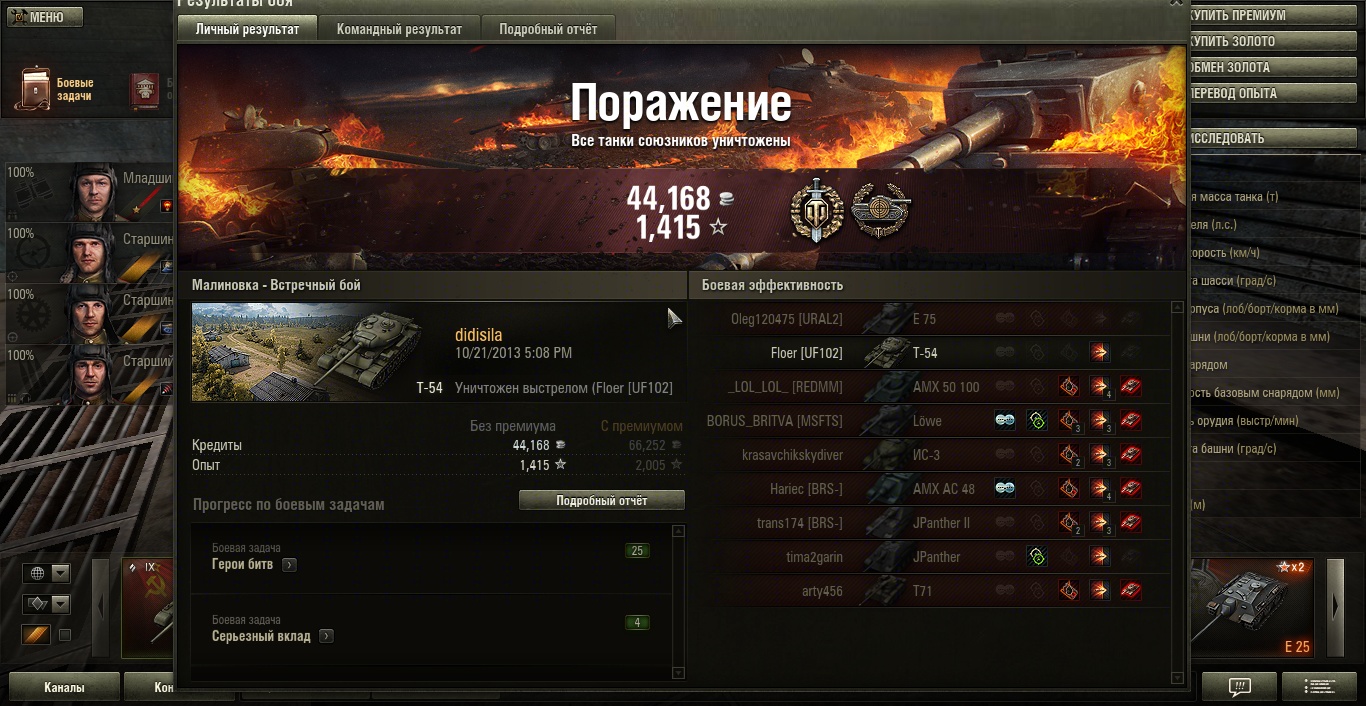Open the ОБМЕН ЗОЛОТА exchange button

[1270, 67]
